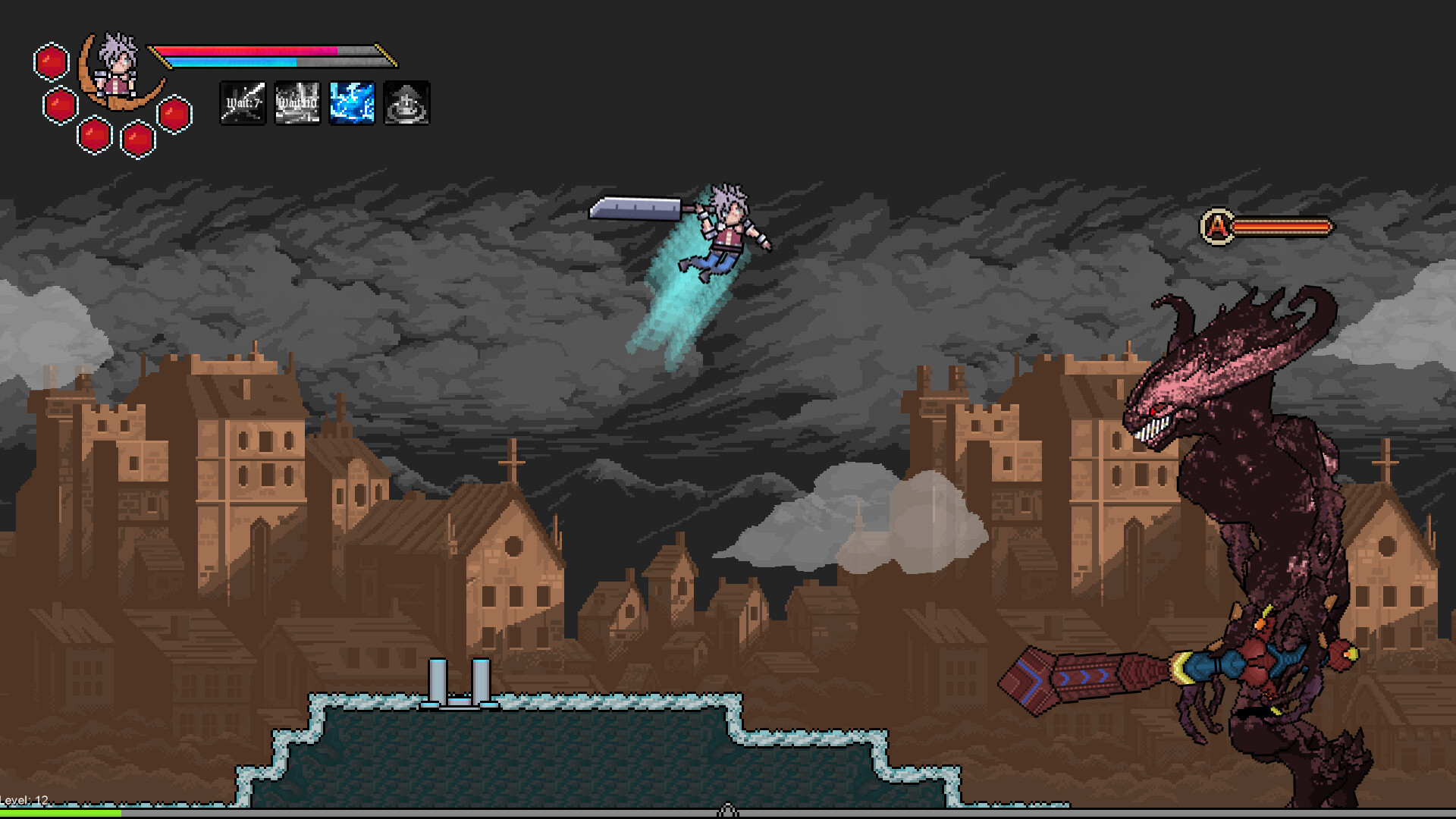Select the first sword skill showing Wait: 7
The image size is (1456, 819).
(243, 104)
